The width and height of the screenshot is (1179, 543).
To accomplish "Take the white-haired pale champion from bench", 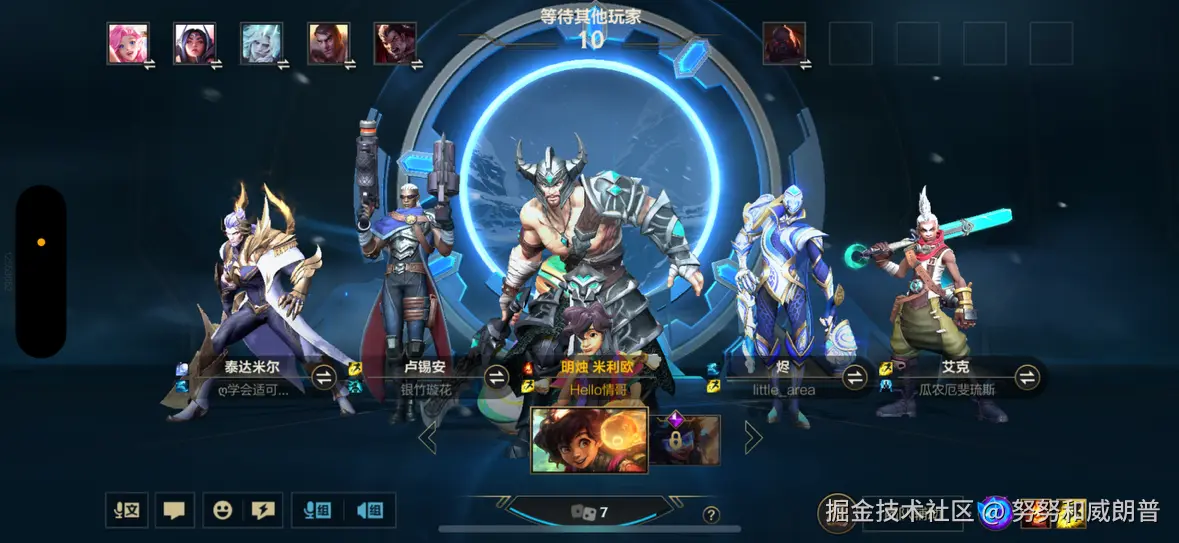I will tap(262, 43).
